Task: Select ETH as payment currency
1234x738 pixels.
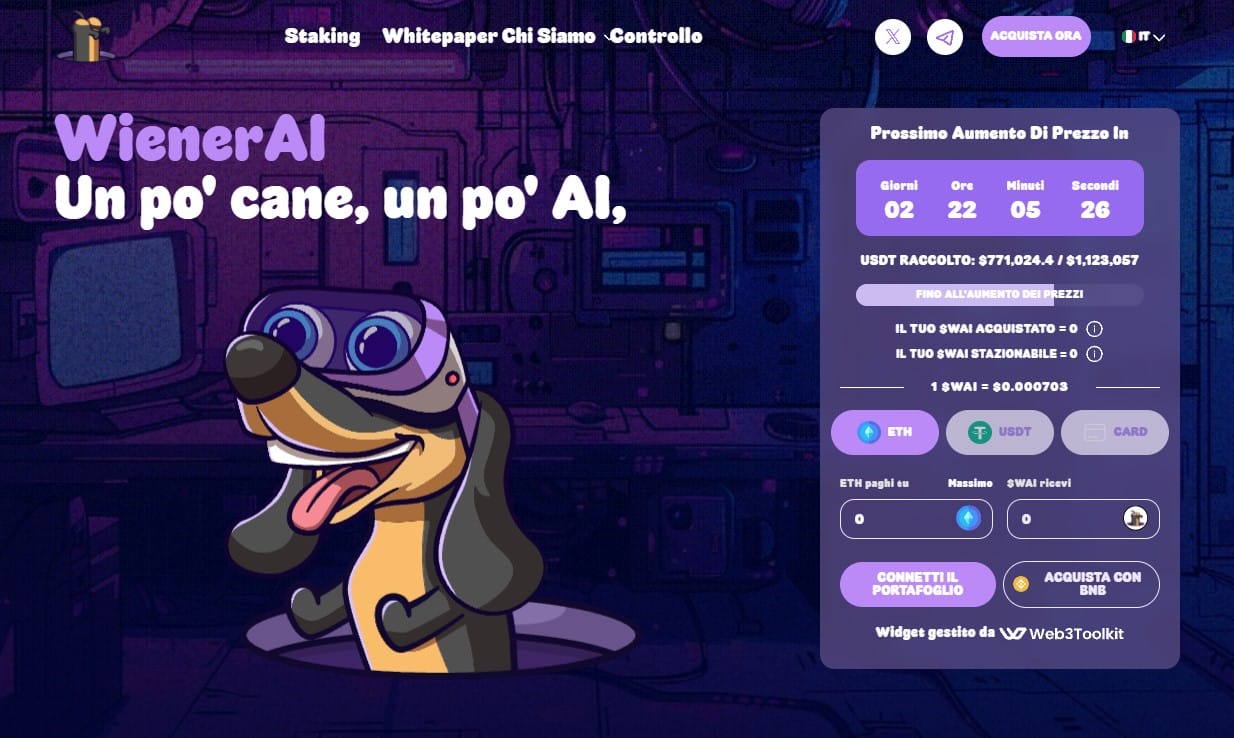Action: 885,432
